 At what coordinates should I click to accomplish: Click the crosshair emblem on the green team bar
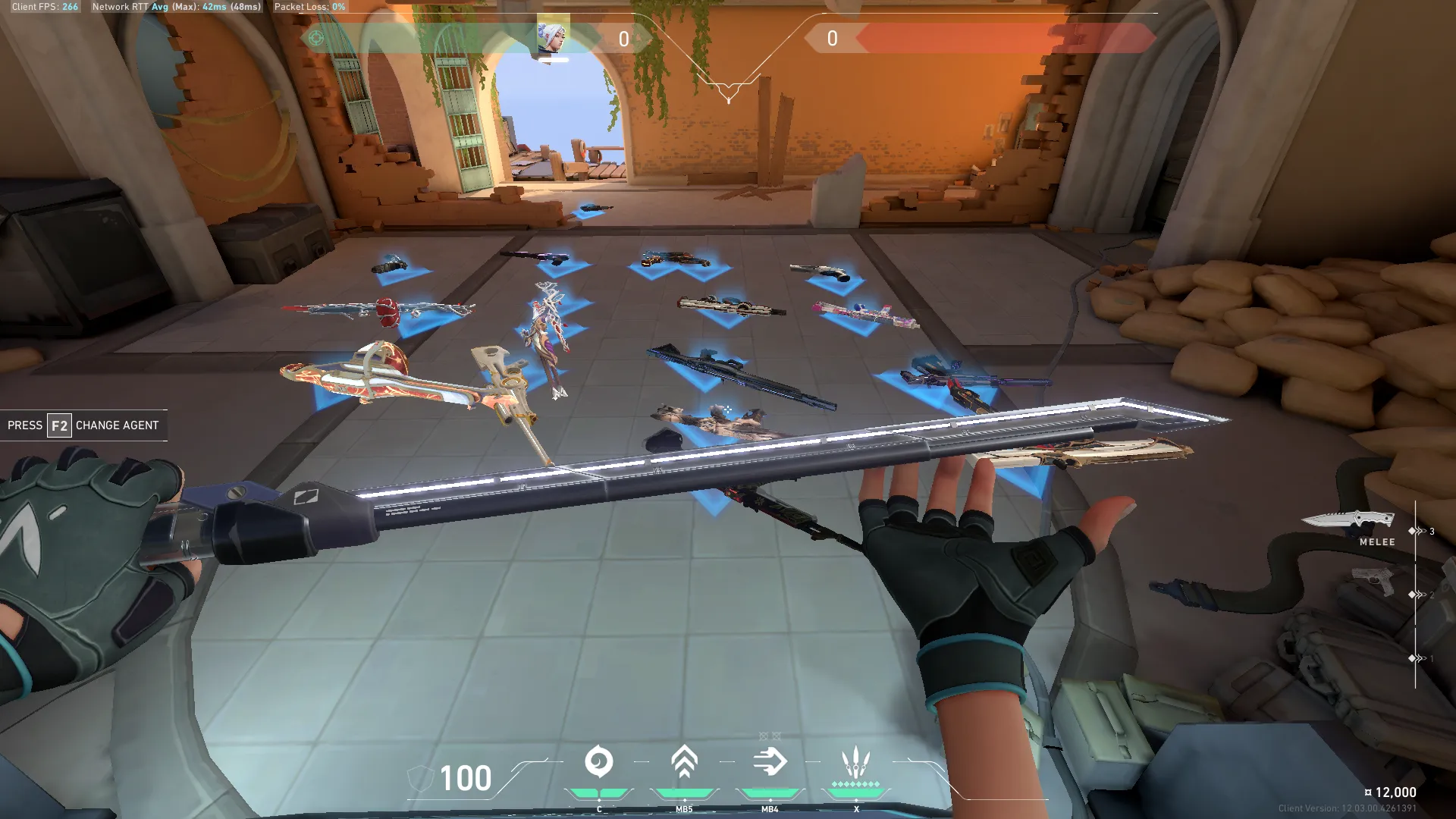coord(316,38)
